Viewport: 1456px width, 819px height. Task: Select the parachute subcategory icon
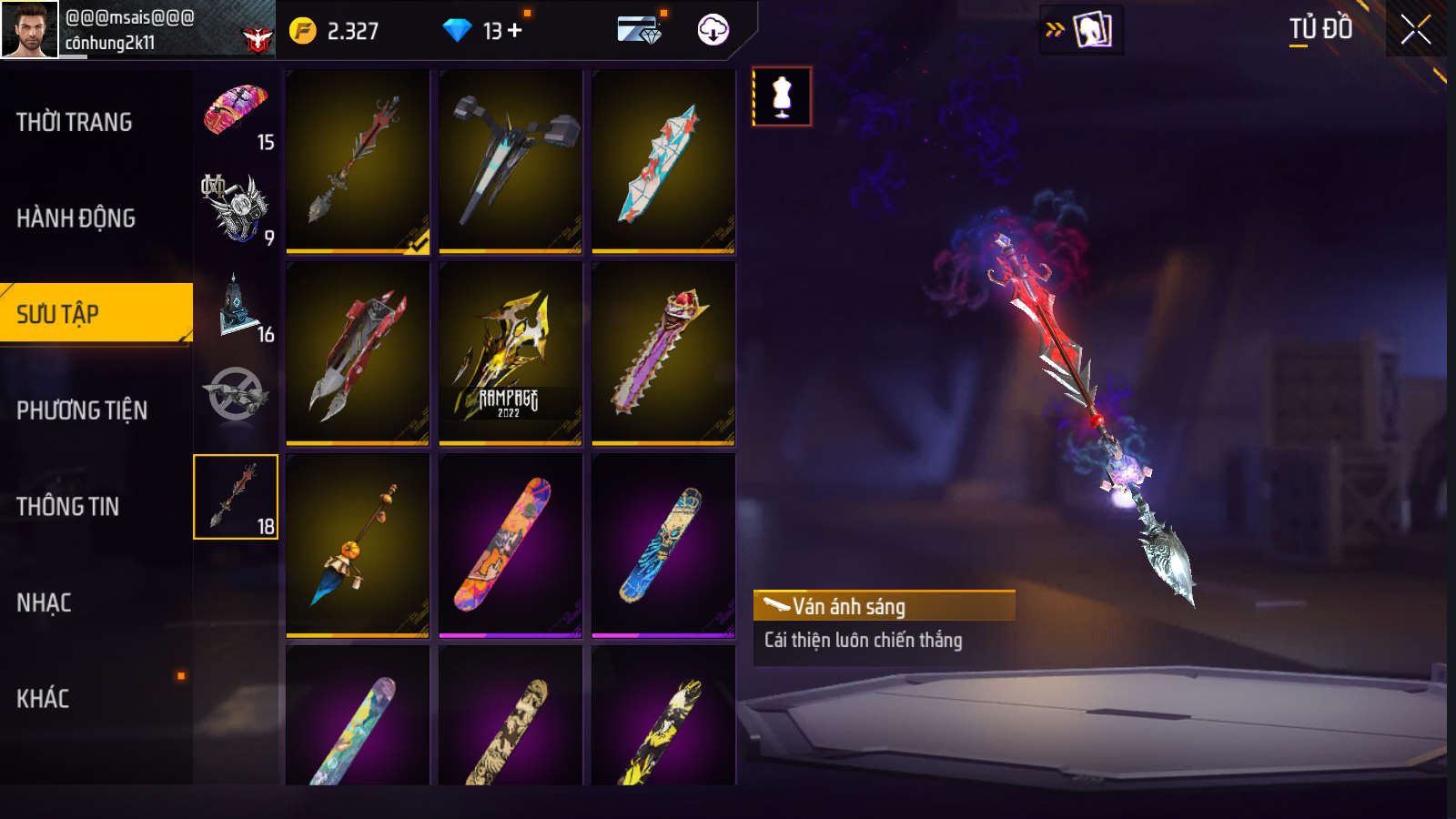pyautogui.click(x=236, y=113)
